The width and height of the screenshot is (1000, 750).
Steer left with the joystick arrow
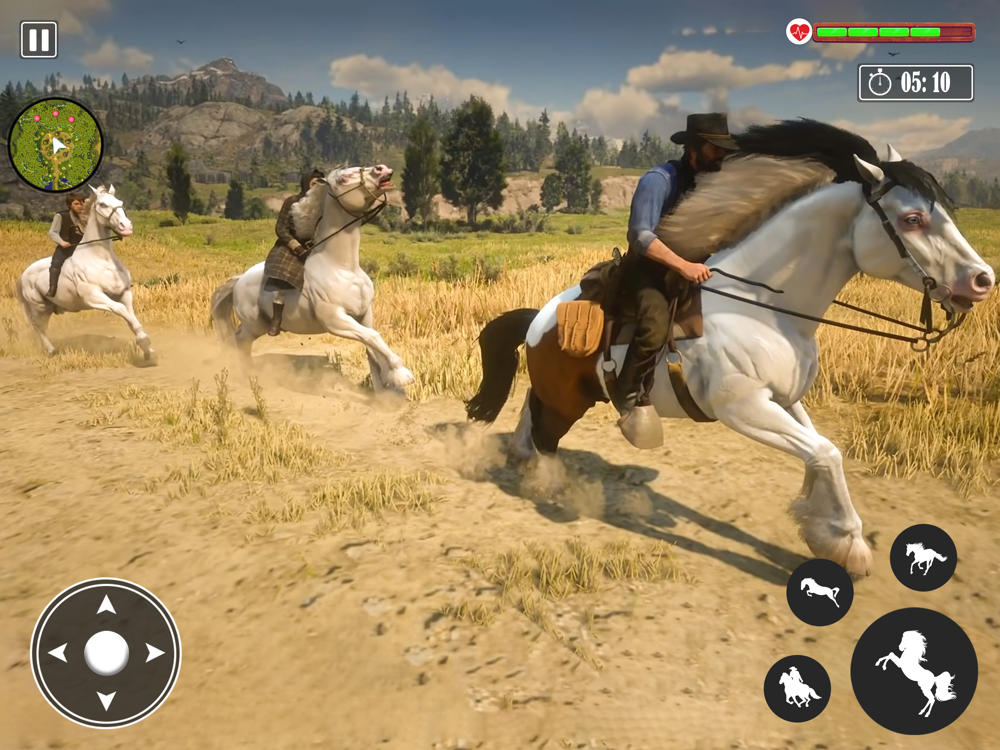click(58, 653)
